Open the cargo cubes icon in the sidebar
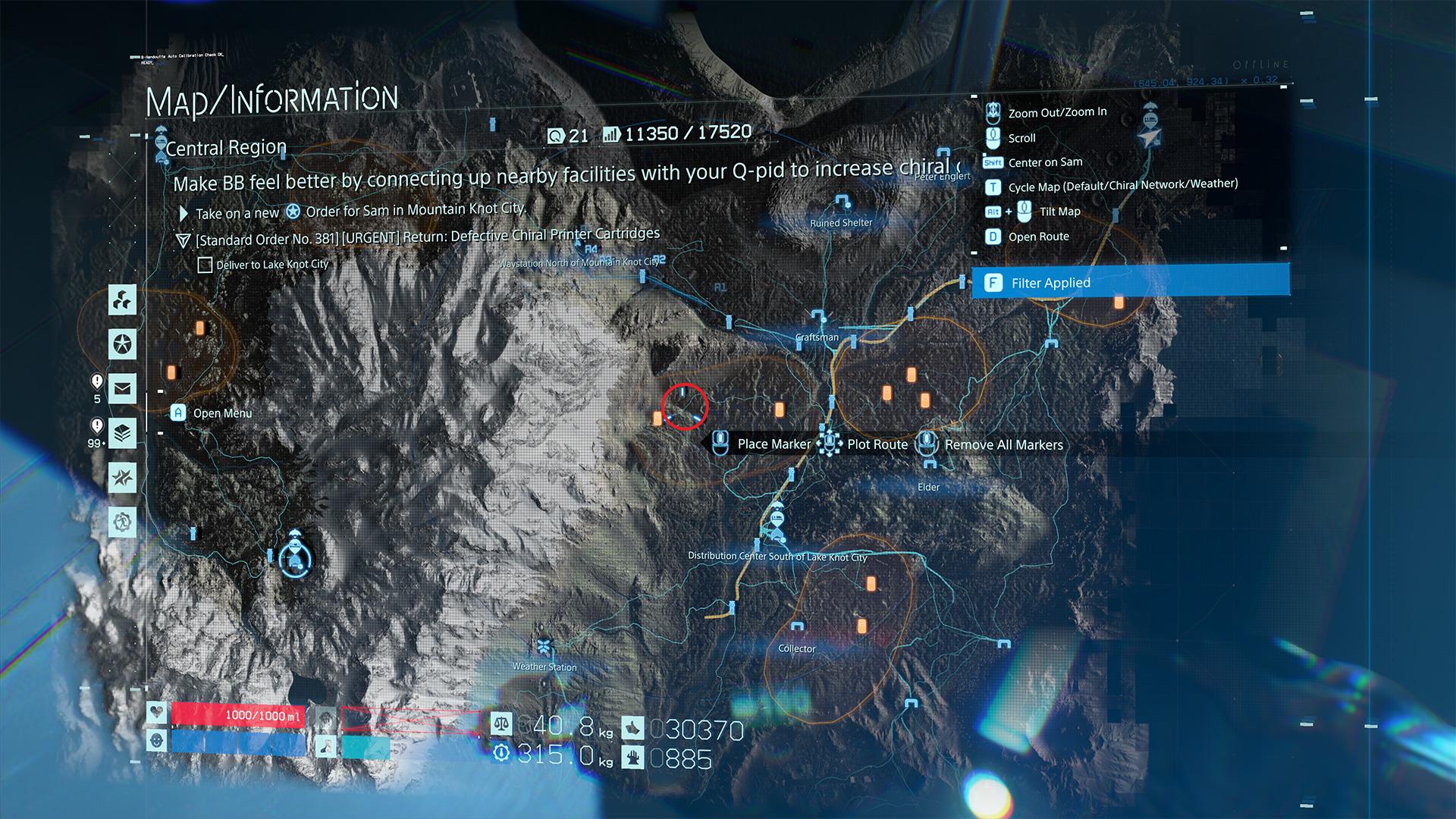 (x=122, y=300)
